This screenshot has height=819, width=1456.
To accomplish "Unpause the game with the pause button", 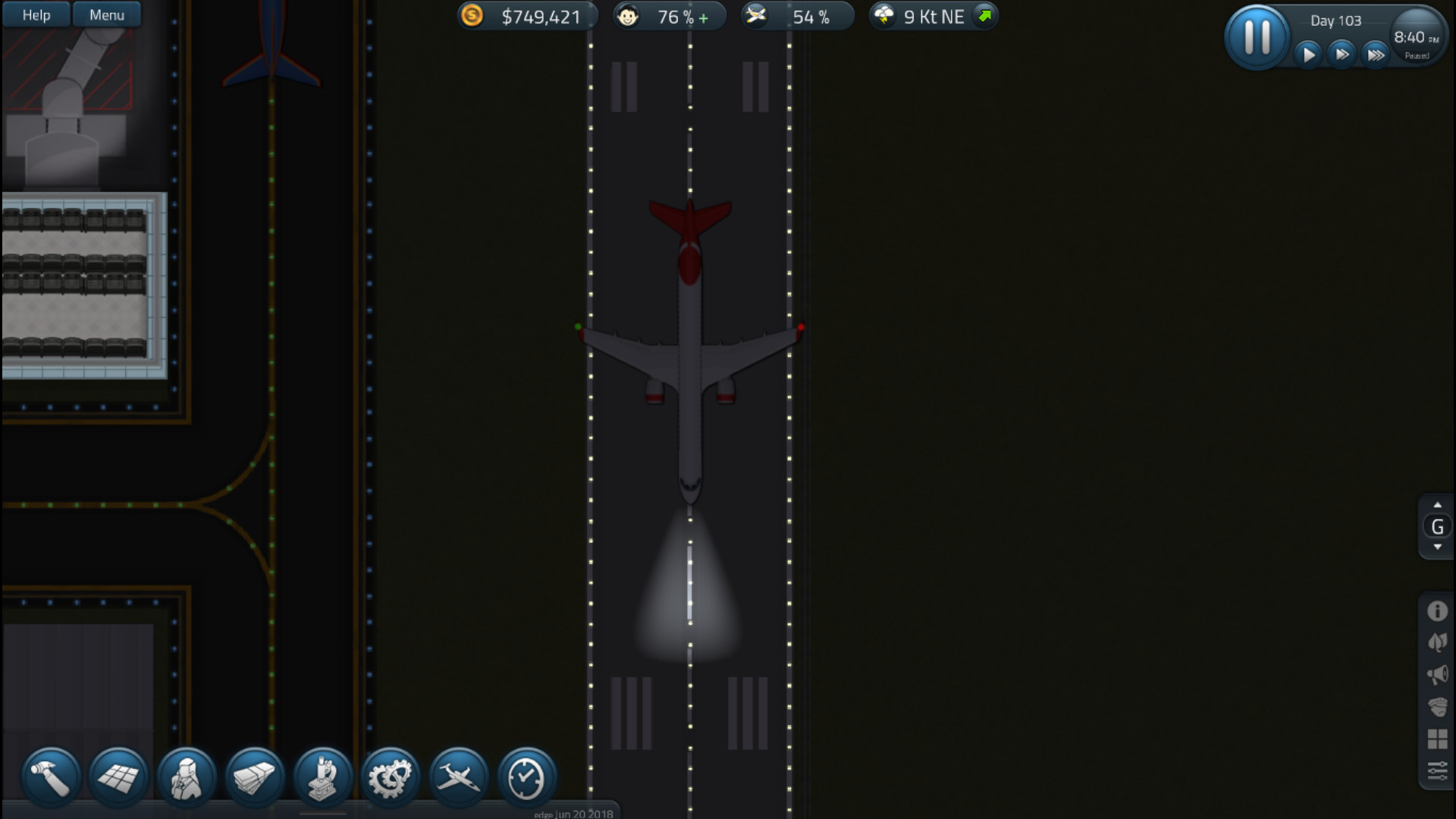I will (x=1257, y=35).
